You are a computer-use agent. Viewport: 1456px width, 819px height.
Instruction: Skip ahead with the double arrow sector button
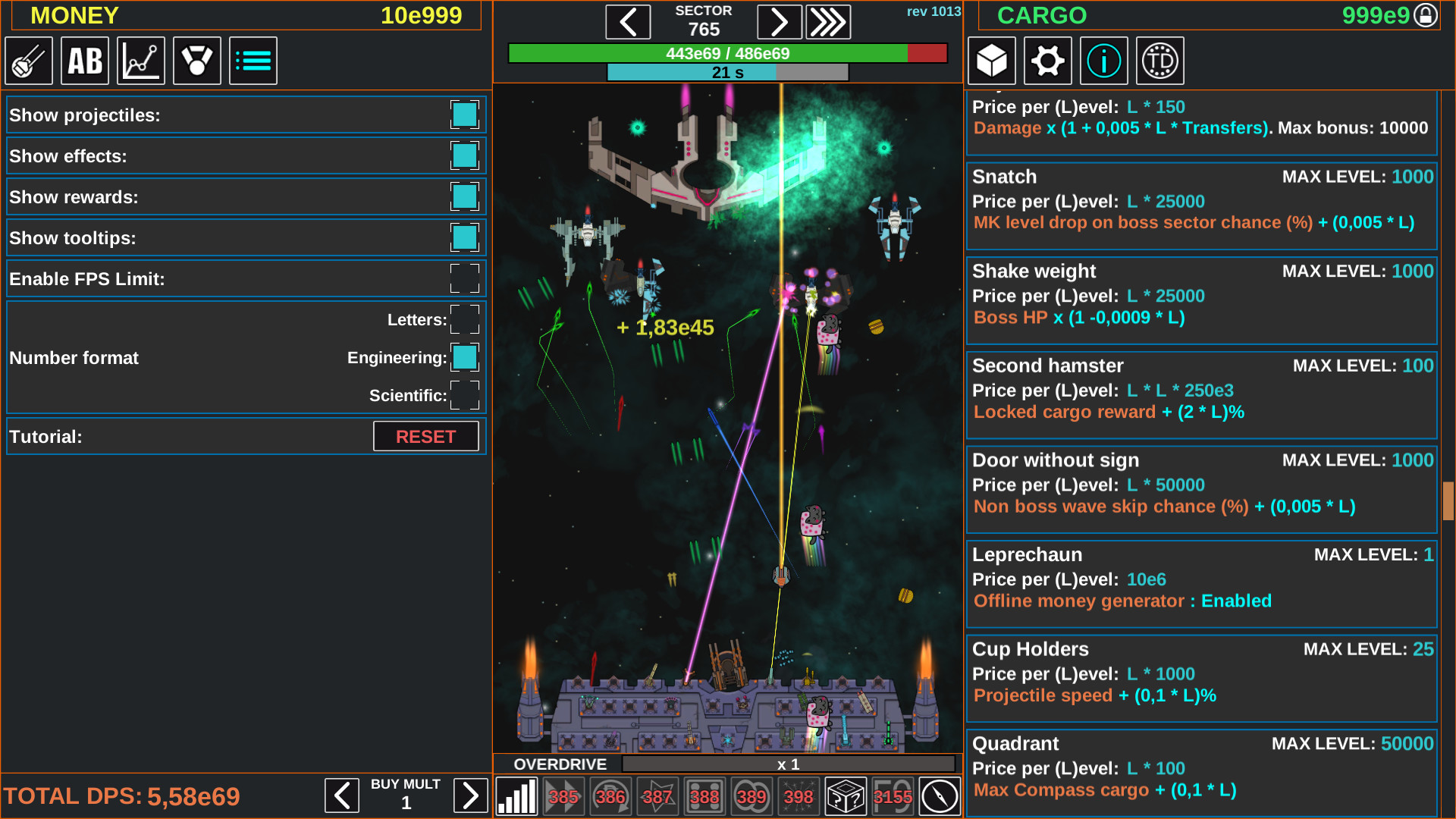pyautogui.click(x=828, y=21)
